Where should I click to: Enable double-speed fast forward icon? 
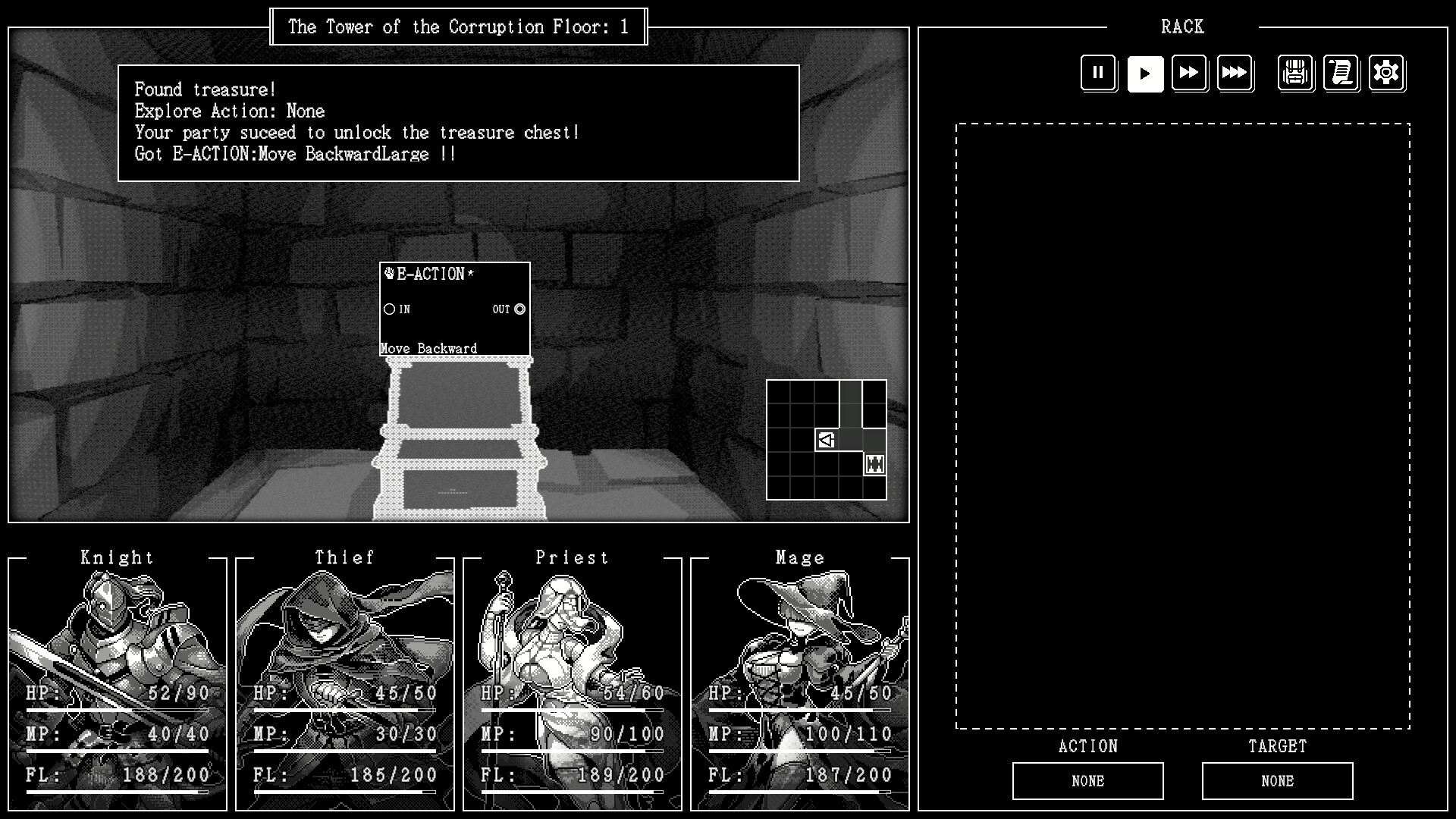[x=1190, y=73]
